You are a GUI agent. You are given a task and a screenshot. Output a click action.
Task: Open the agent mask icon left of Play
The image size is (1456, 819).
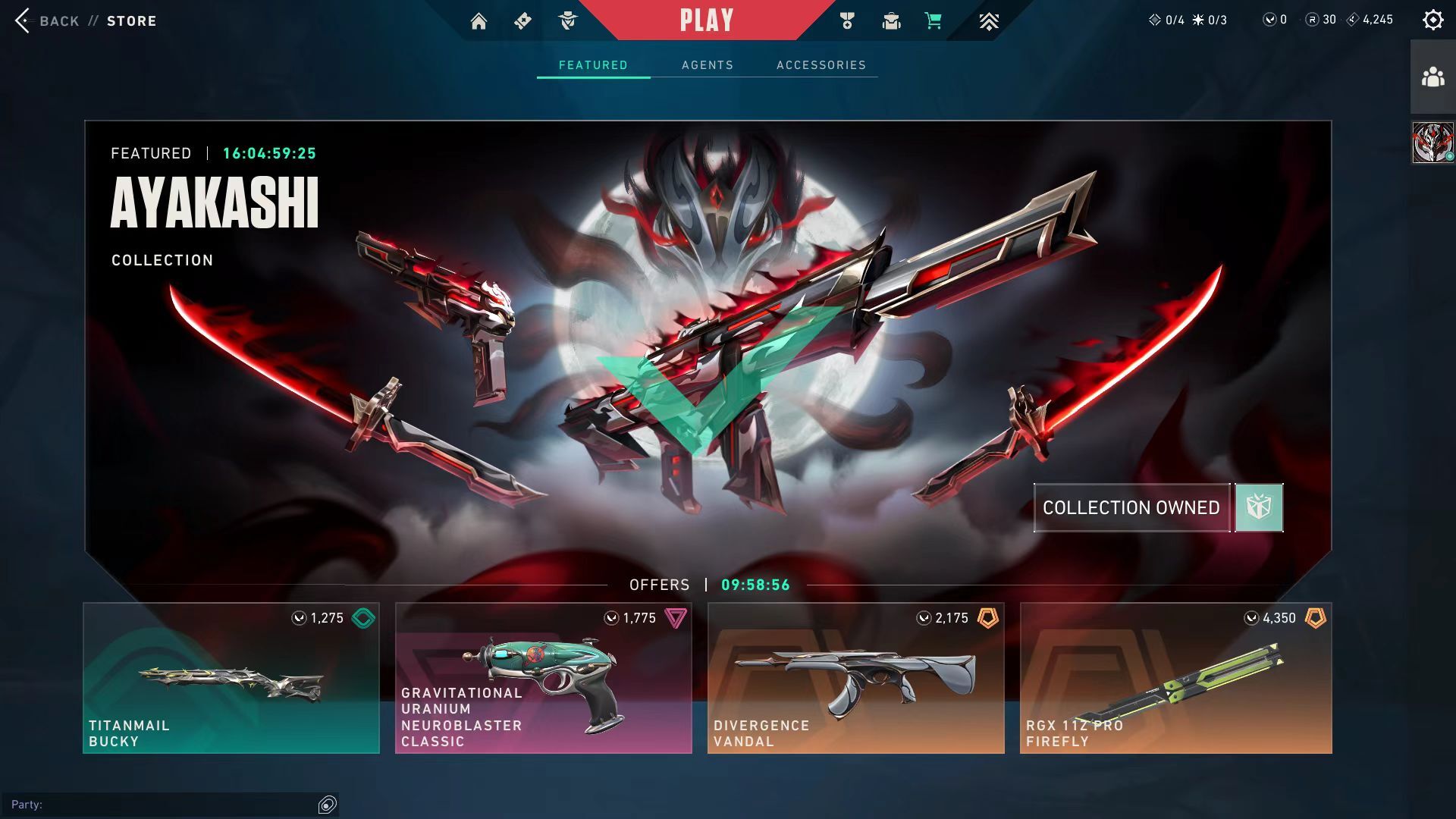tap(567, 21)
